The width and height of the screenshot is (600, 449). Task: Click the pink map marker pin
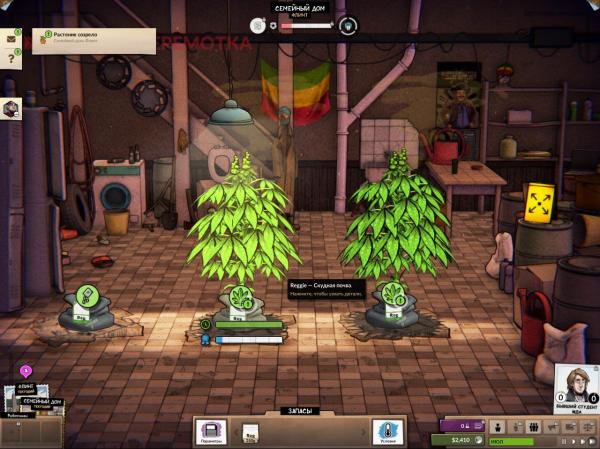[25, 371]
